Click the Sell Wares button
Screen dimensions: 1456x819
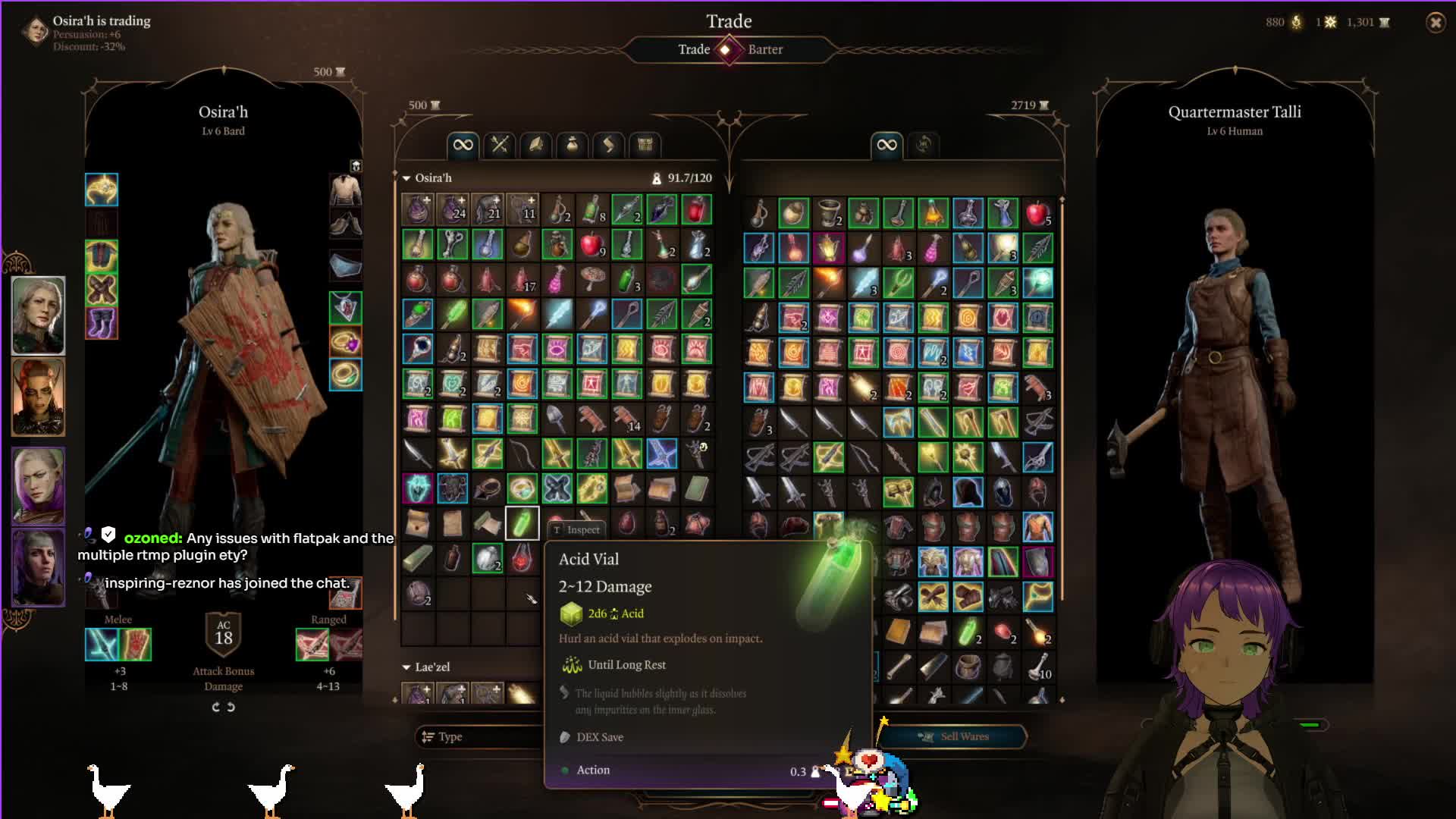point(953,736)
